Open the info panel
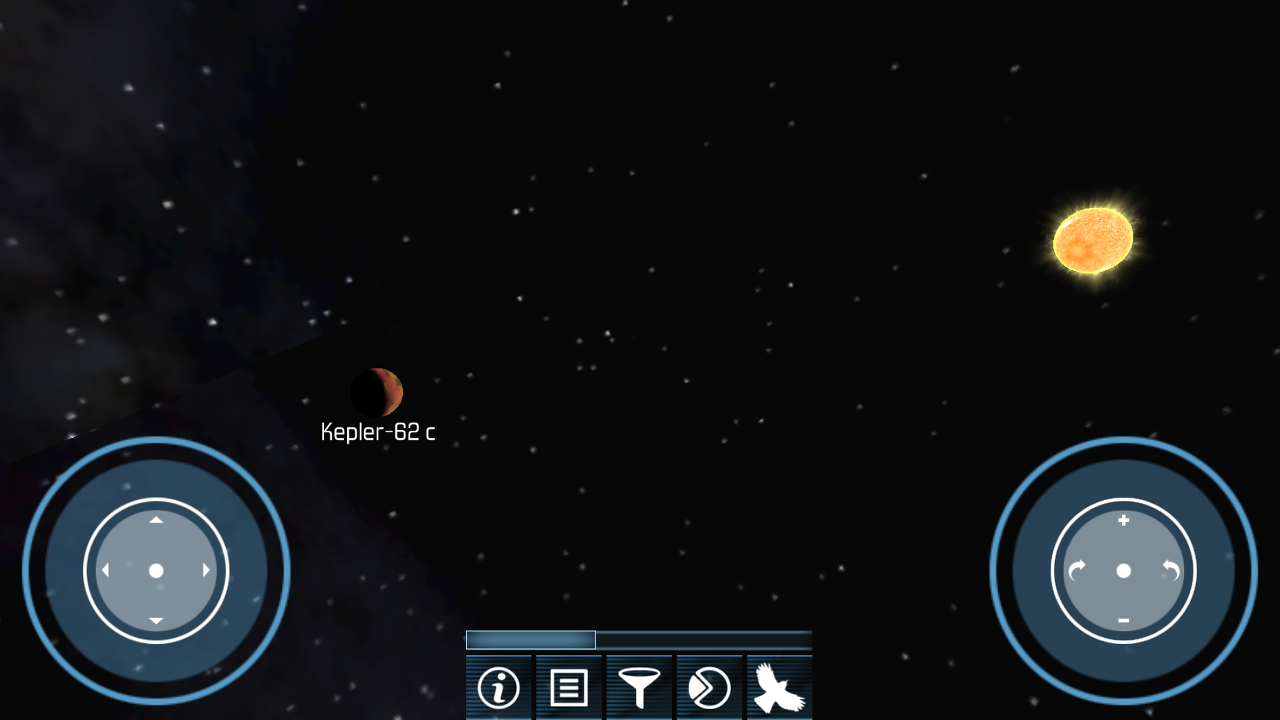The image size is (1280, 720). click(x=498, y=688)
